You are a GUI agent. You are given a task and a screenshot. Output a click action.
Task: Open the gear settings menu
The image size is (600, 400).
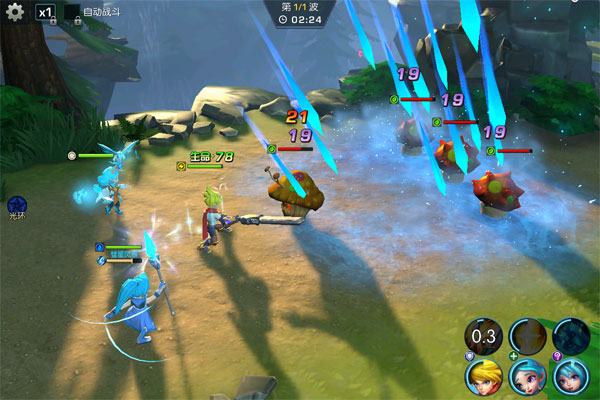(x=15, y=12)
